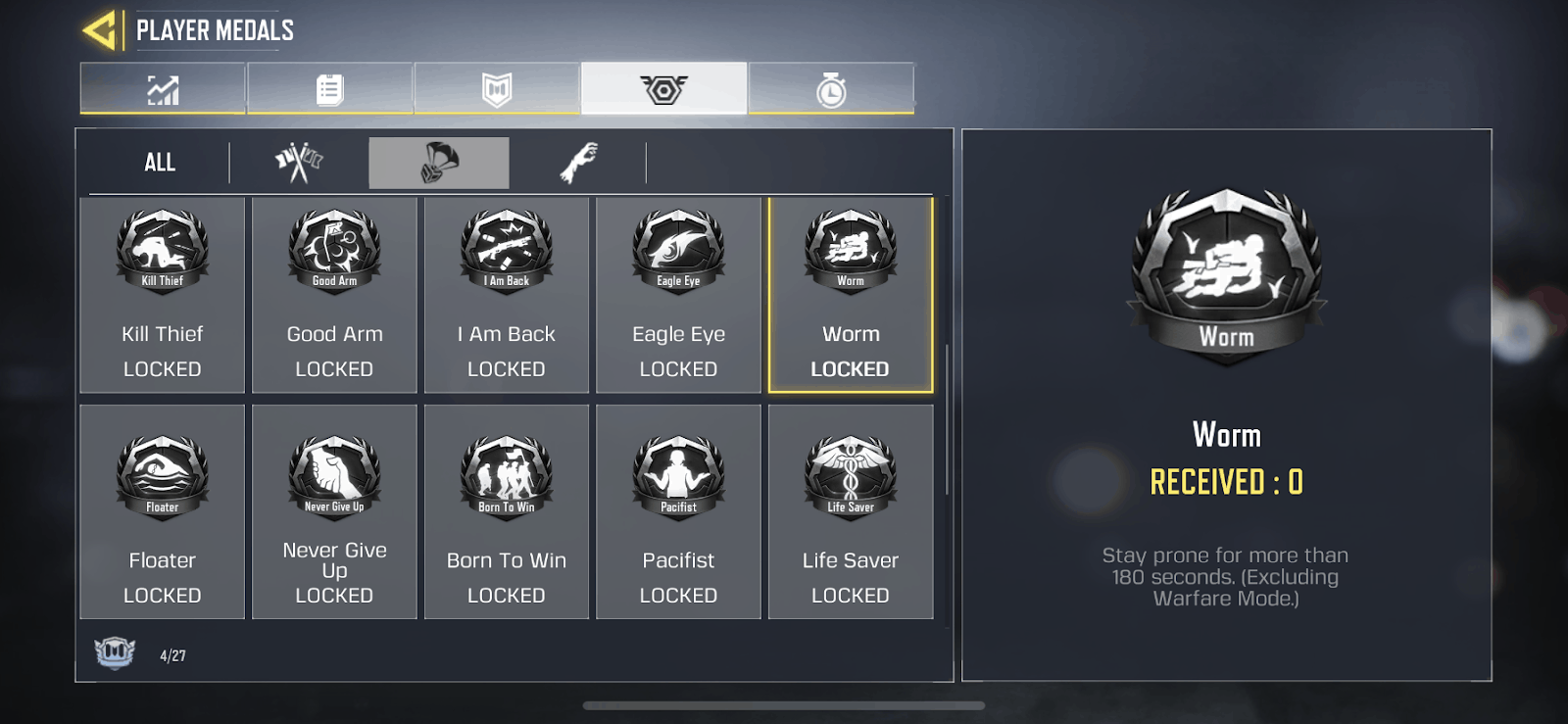Select the Worm medal card
This screenshot has height=724, width=1568.
[x=851, y=294]
